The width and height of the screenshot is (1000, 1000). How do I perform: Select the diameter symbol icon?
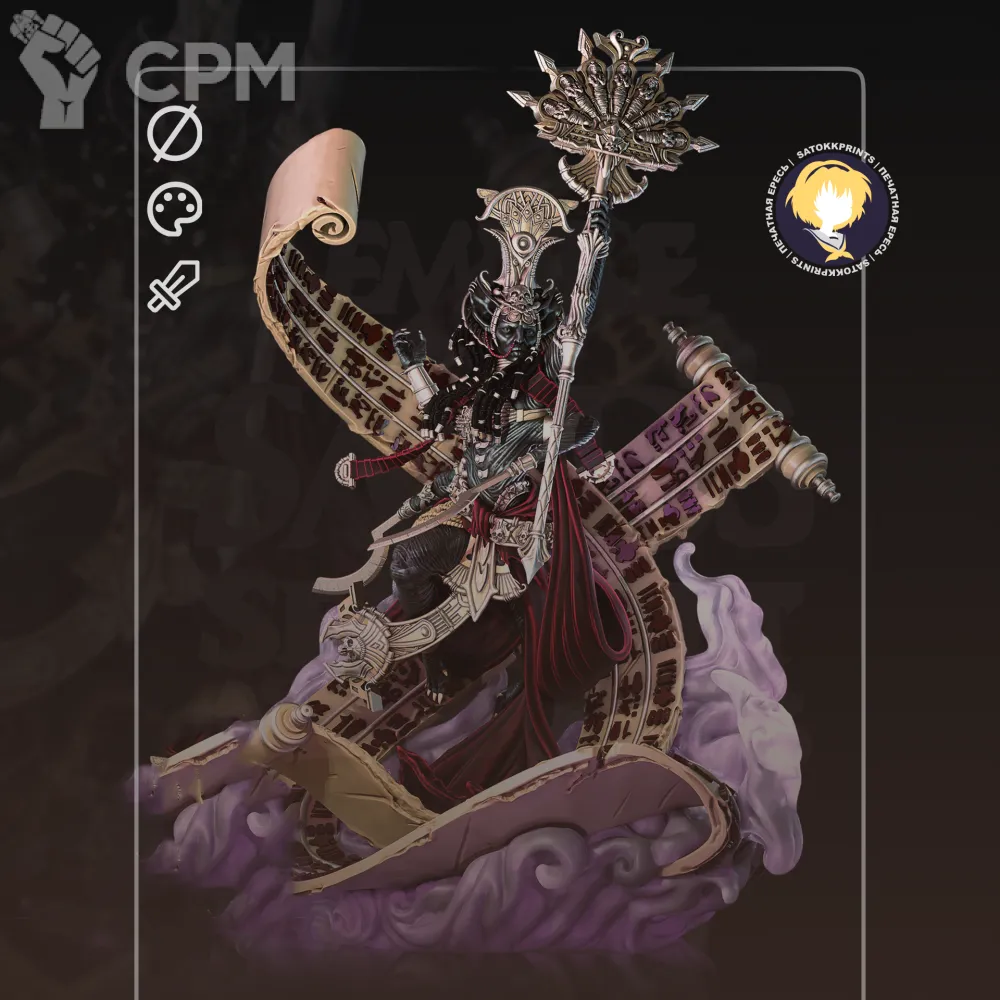(175, 135)
